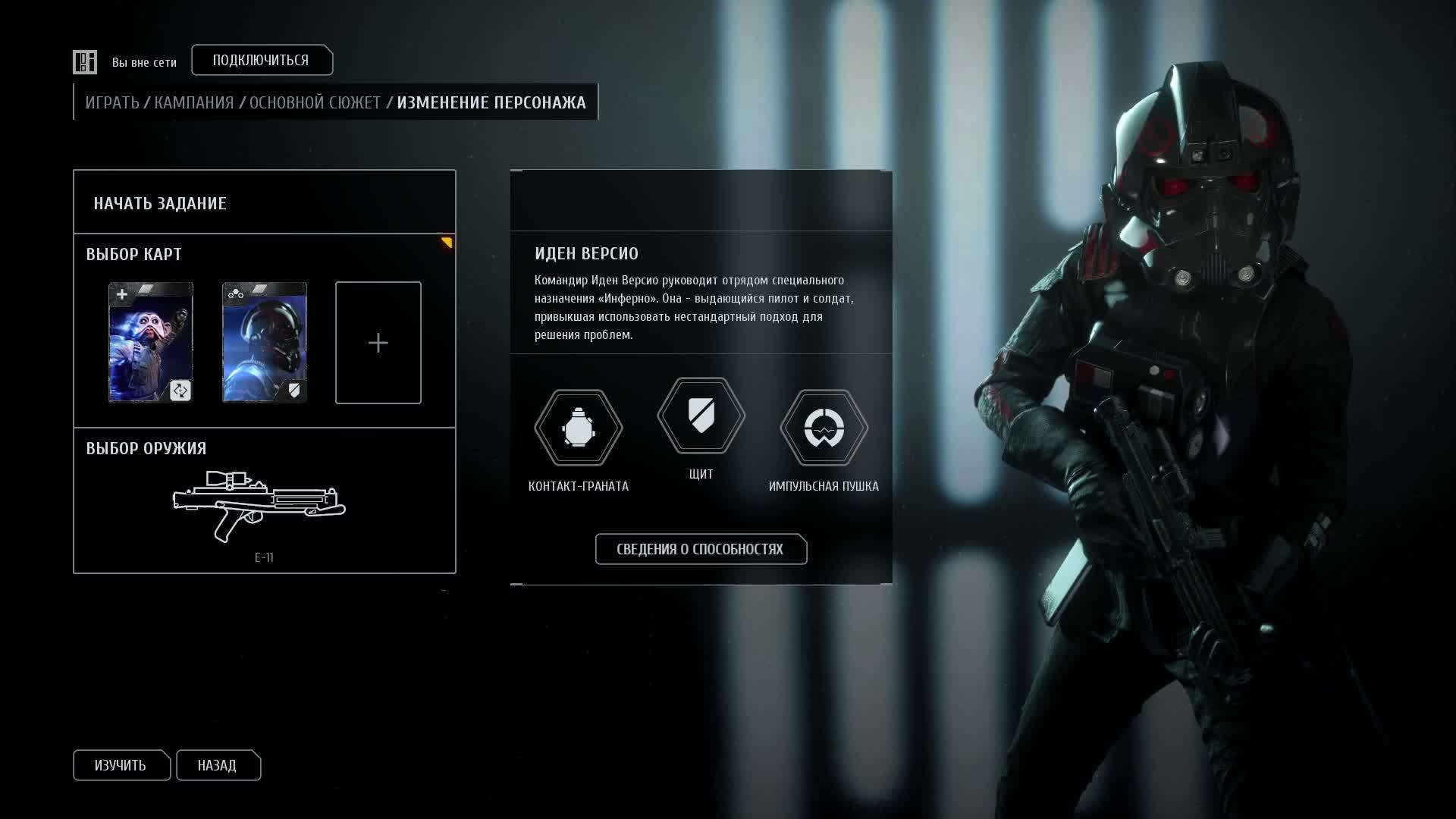1456x819 pixels.
Task: Open the profile icon beside offline status
Action: (x=85, y=62)
